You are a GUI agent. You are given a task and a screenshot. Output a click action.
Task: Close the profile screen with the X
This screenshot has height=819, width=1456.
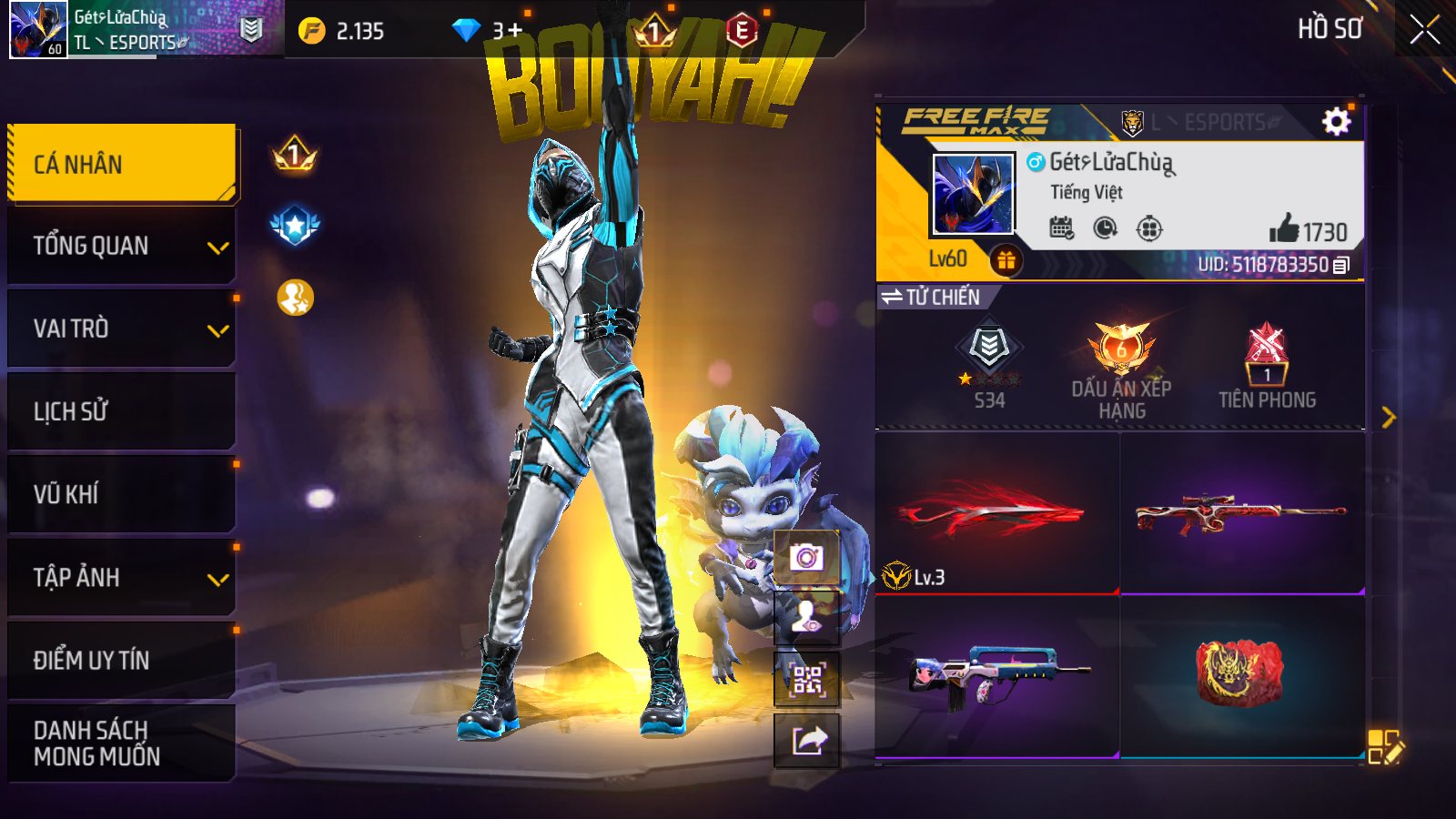[1424, 30]
